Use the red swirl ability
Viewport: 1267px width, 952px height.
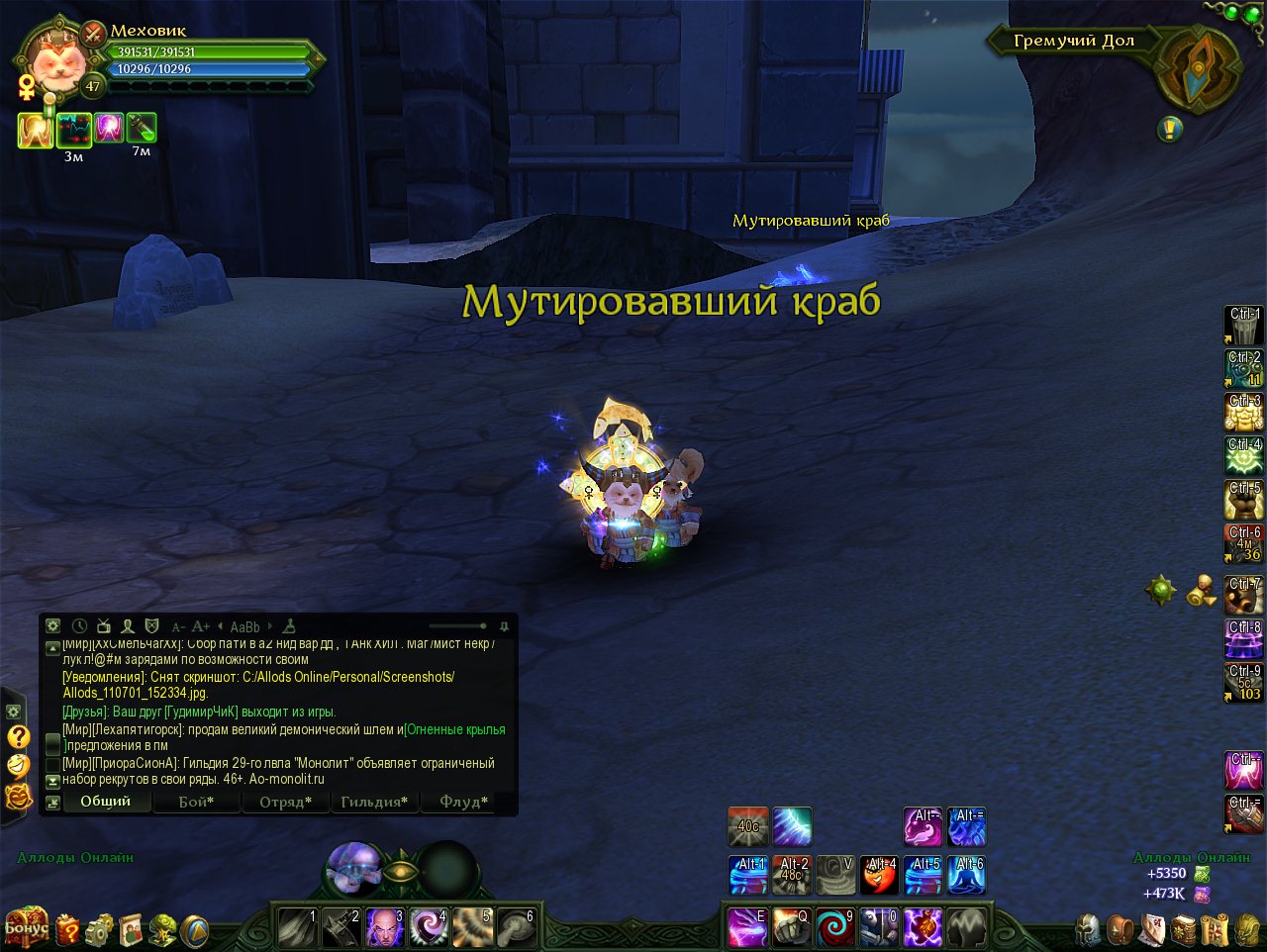click(x=835, y=928)
